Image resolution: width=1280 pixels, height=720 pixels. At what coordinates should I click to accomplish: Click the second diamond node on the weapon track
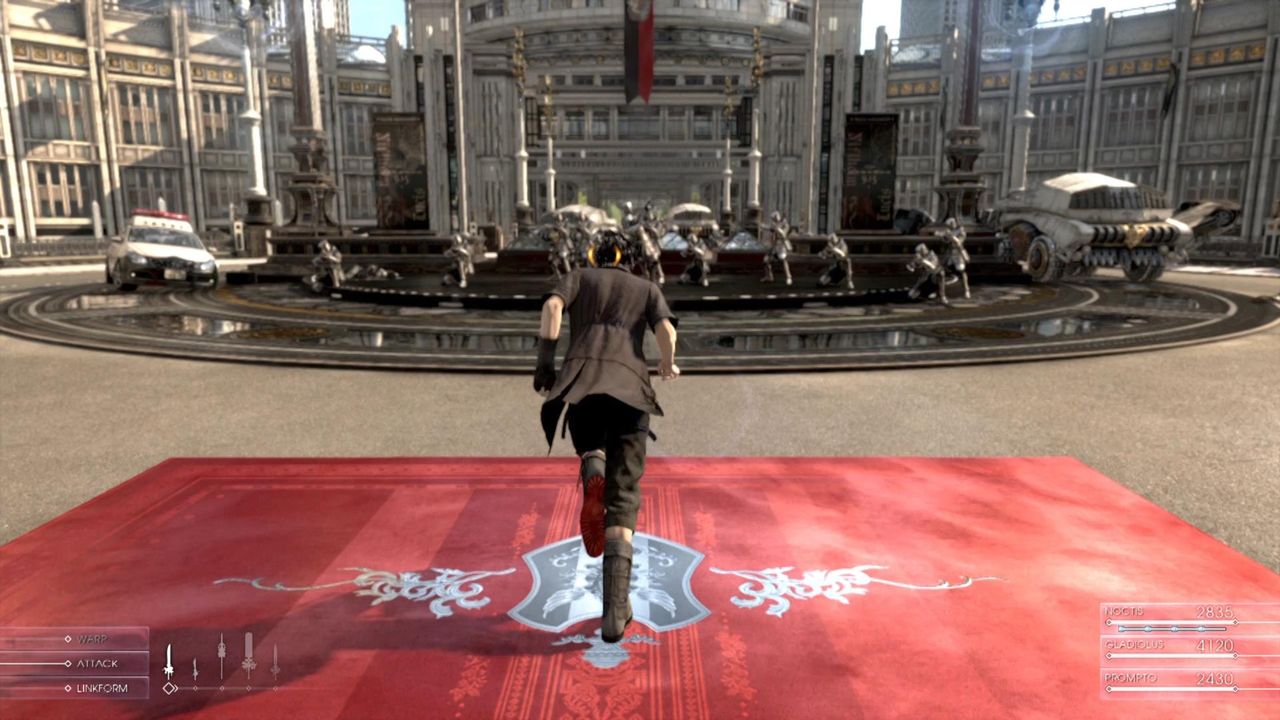click(196, 688)
